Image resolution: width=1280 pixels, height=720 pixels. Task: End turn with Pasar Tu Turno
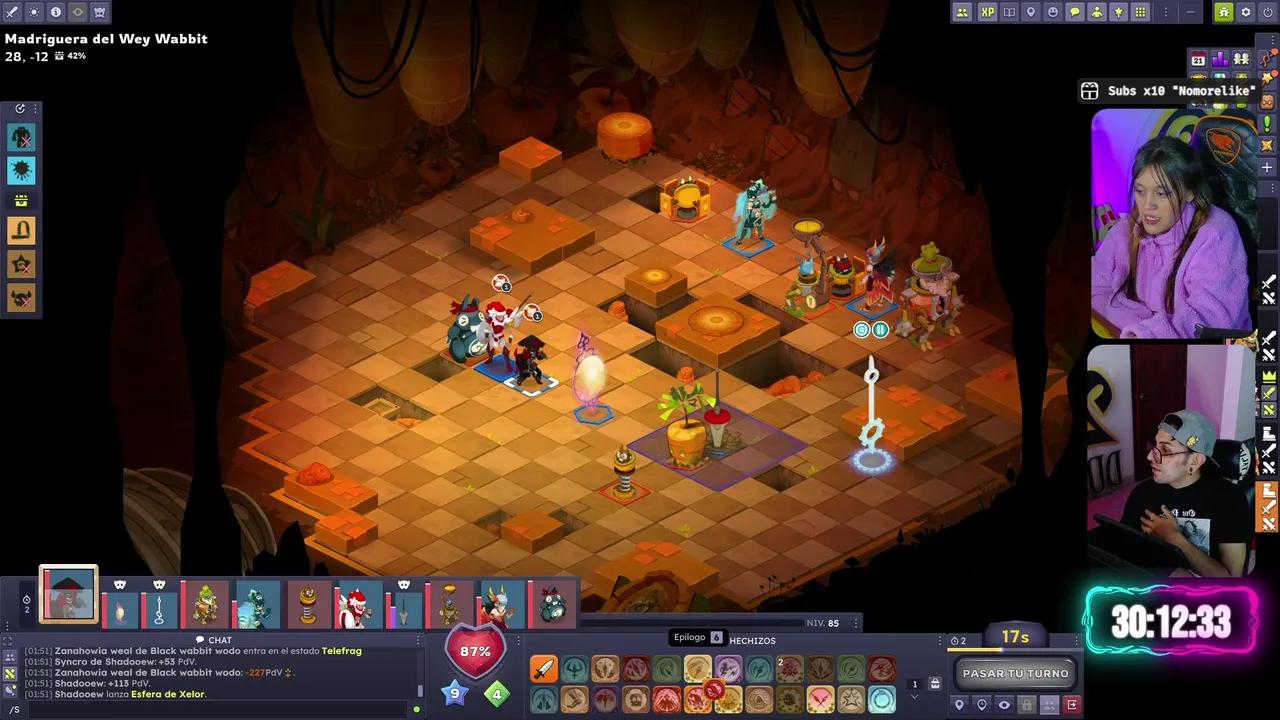click(1015, 673)
